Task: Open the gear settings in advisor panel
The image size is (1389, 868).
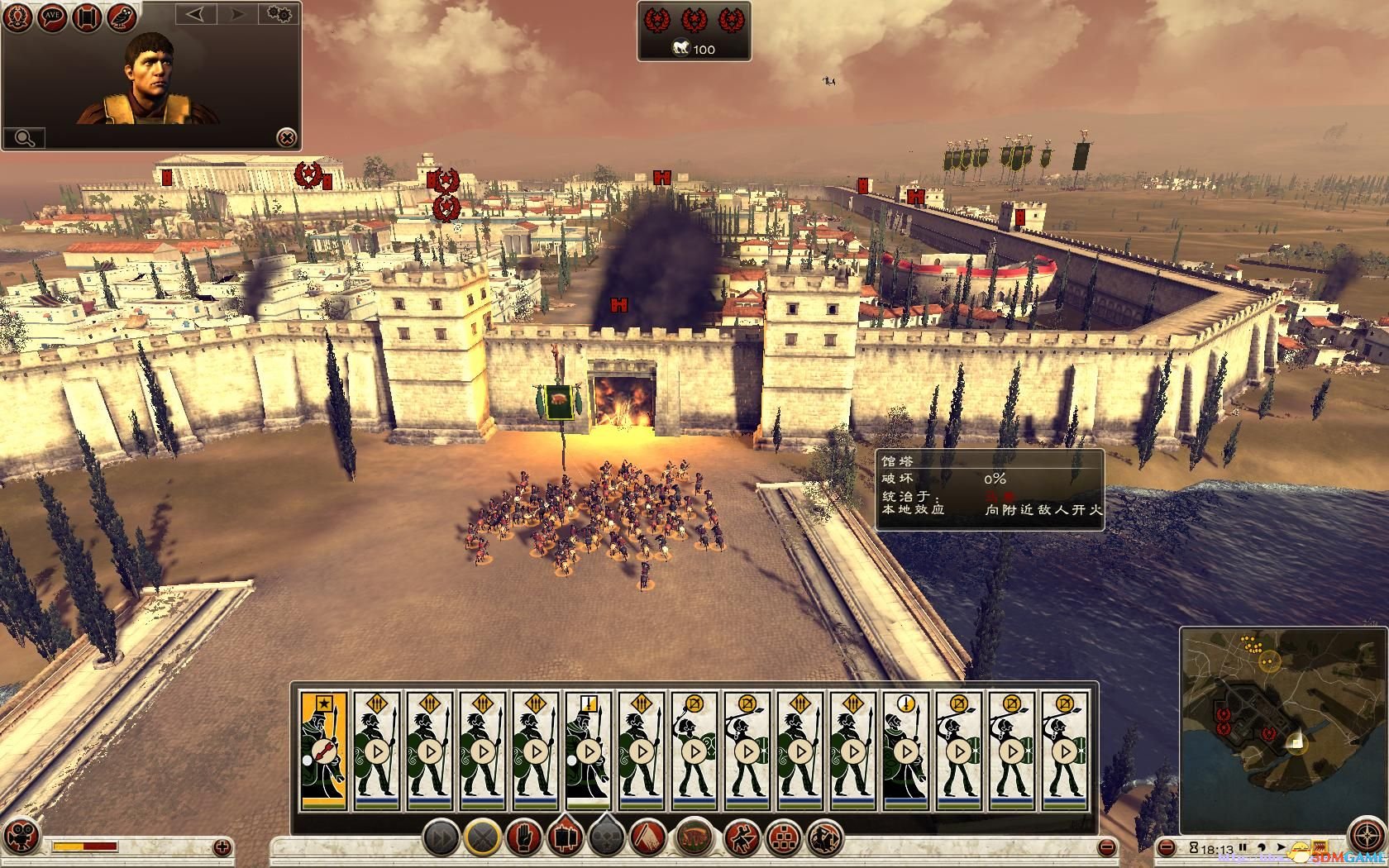Action: coord(279,14)
